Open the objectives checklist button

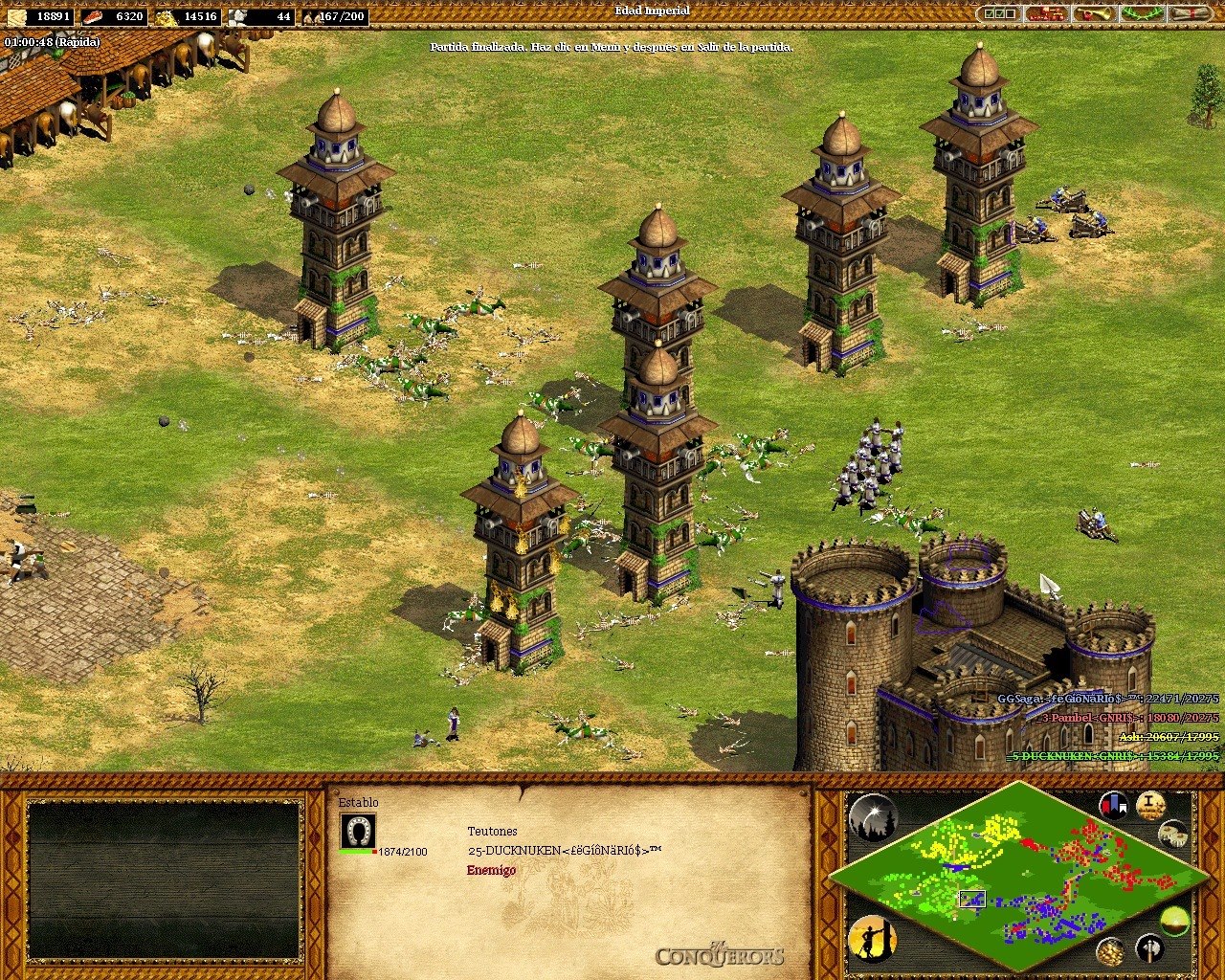[999, 14]
